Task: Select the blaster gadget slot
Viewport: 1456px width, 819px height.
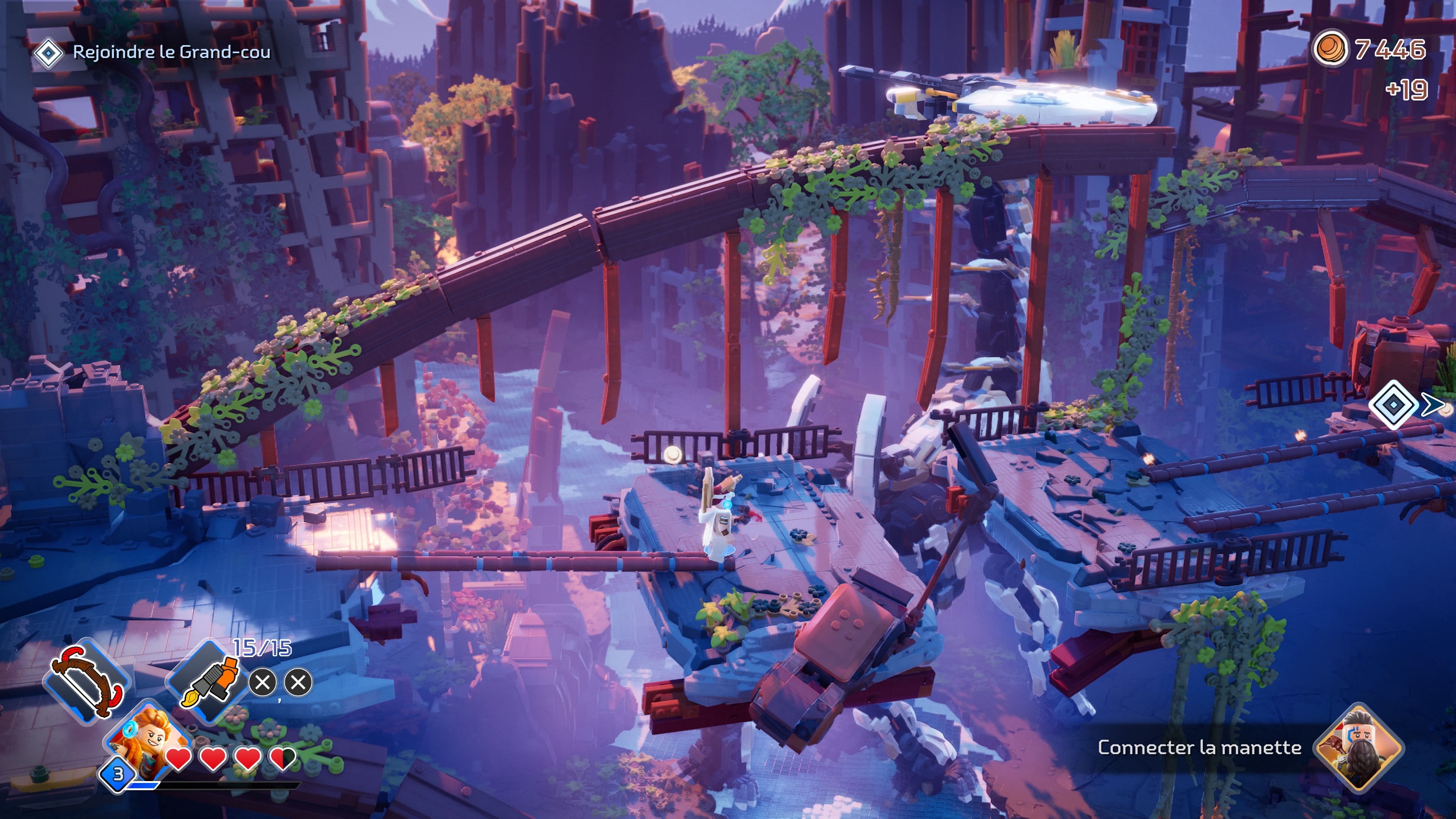Action: (208, 681)
